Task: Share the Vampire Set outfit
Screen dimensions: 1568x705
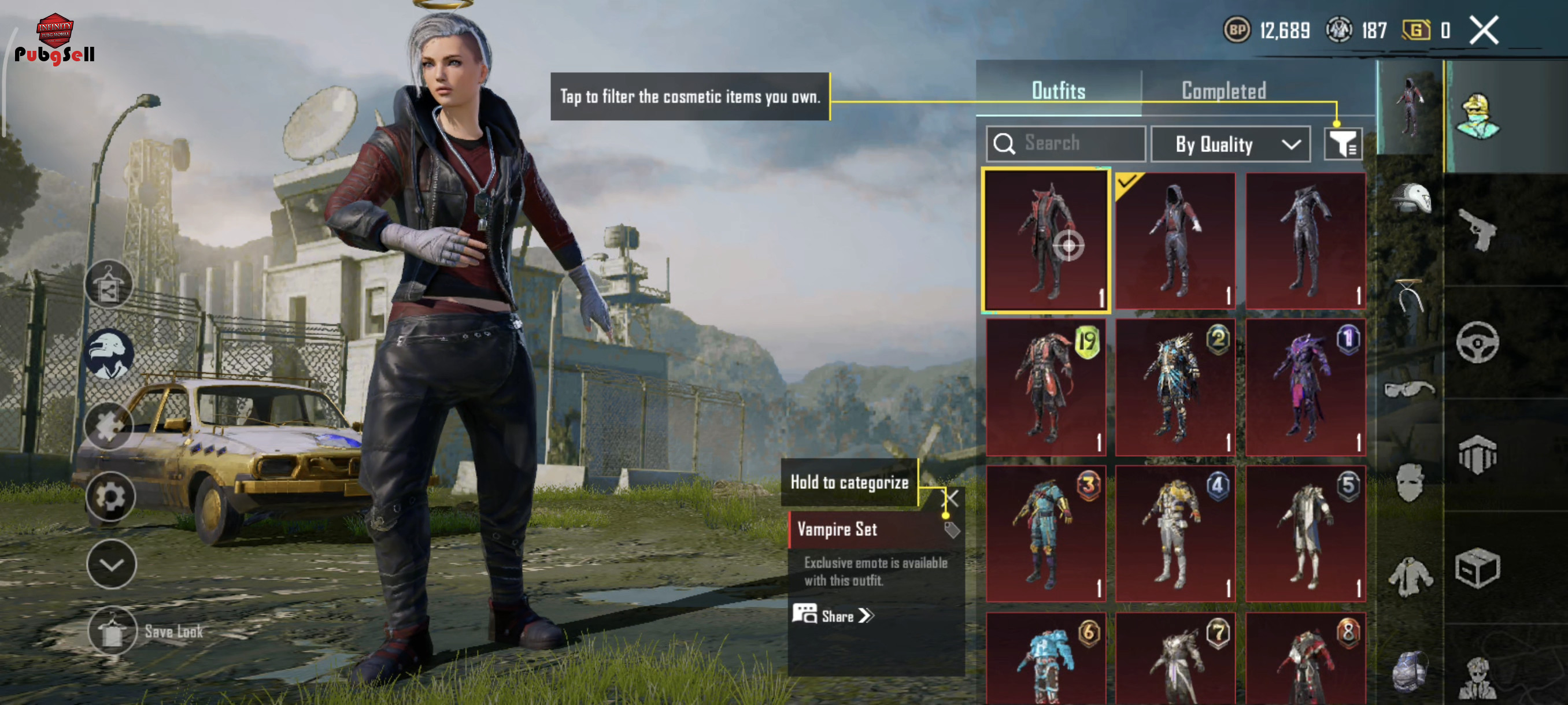Action: point(834,615)
